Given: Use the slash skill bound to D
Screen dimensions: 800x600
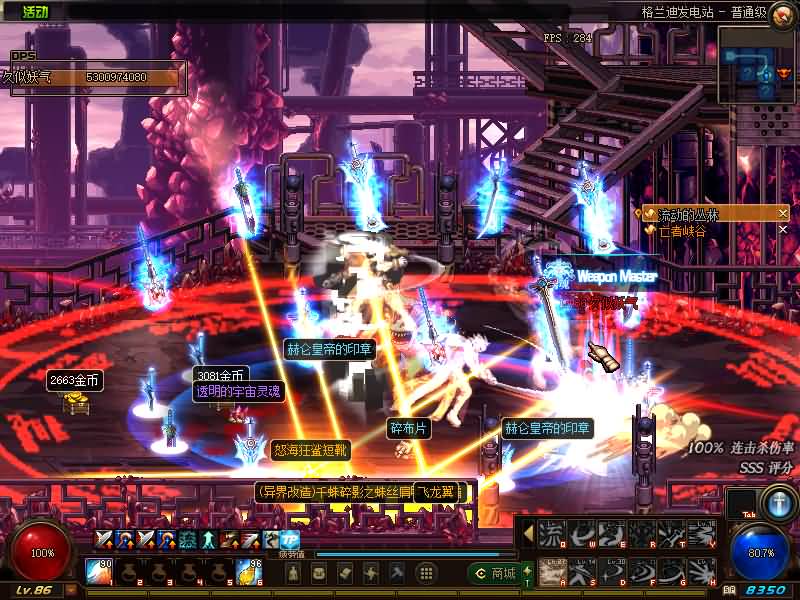Looking at the screenshot, I should point(612,571).
